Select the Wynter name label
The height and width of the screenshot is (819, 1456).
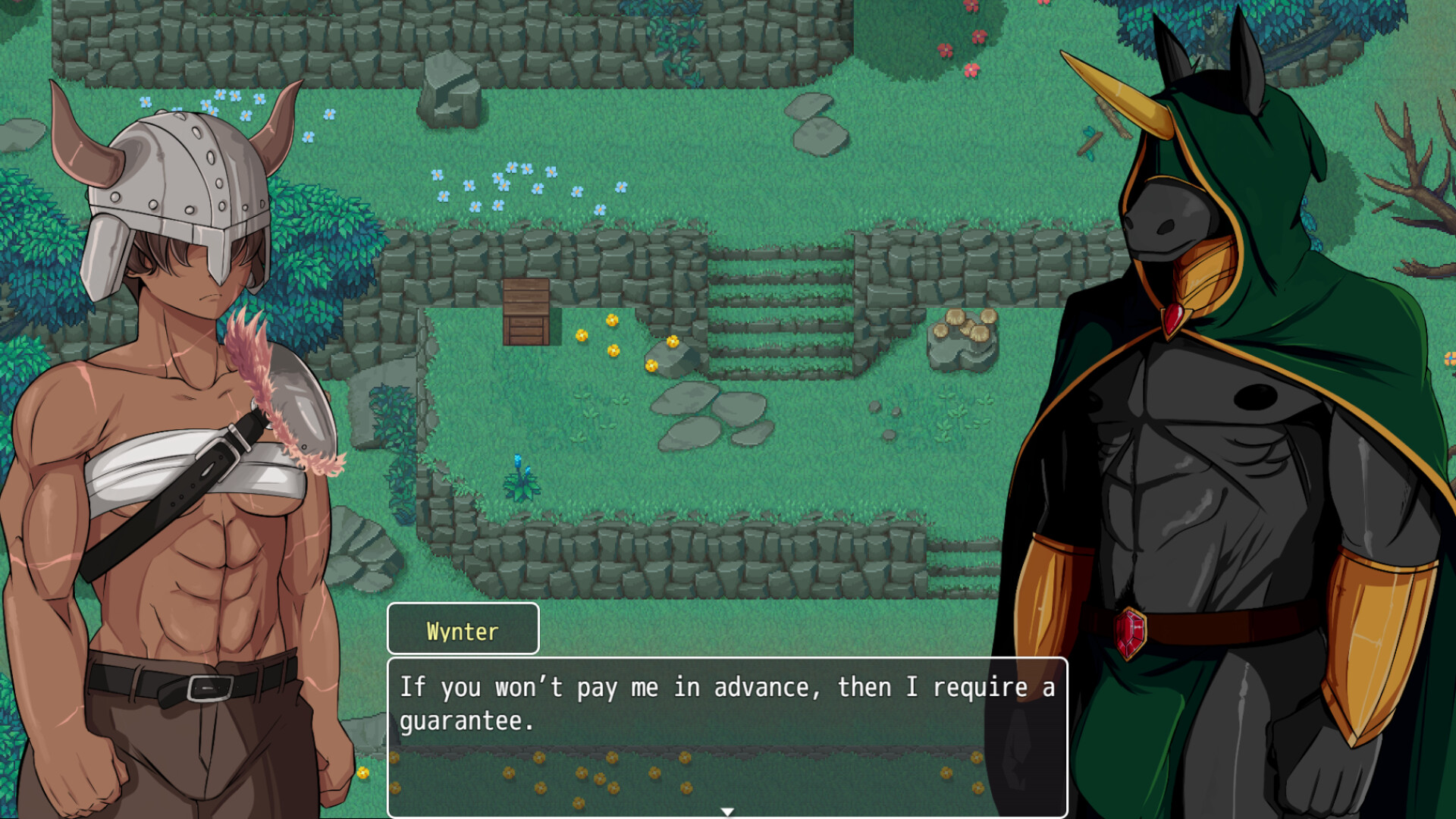pos(463,629)
